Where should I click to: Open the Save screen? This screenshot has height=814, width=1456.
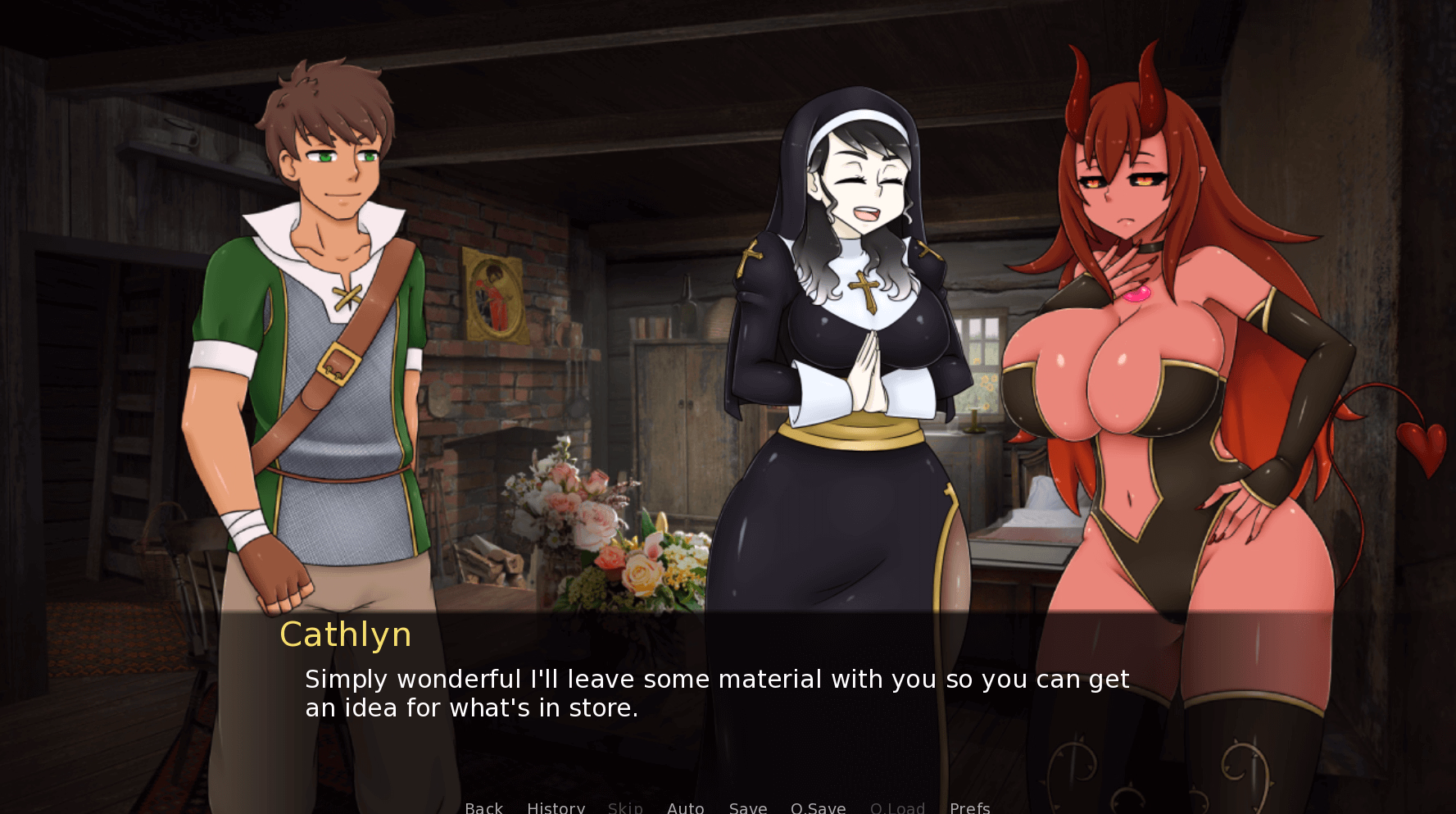tap(746, 807)
